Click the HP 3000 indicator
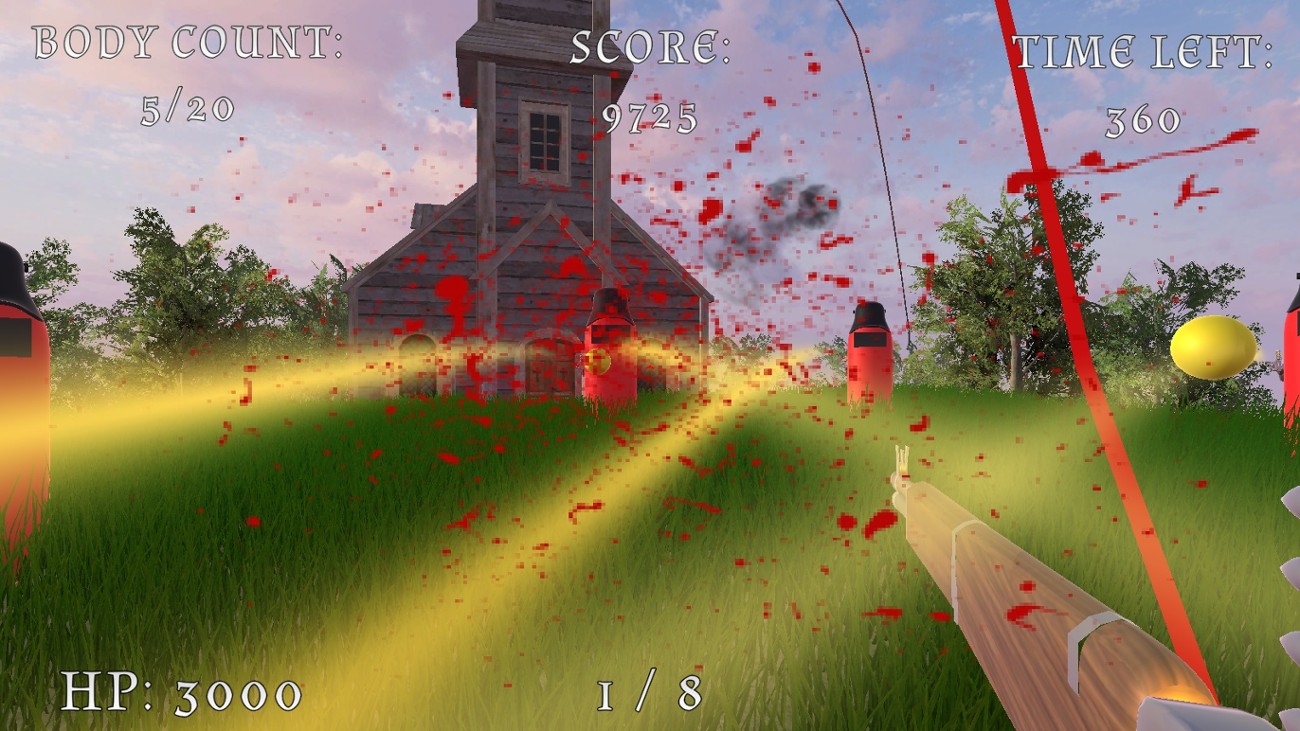Image resolution: width=1300 pixels, height=731 pixels. [x=183, y=689]
